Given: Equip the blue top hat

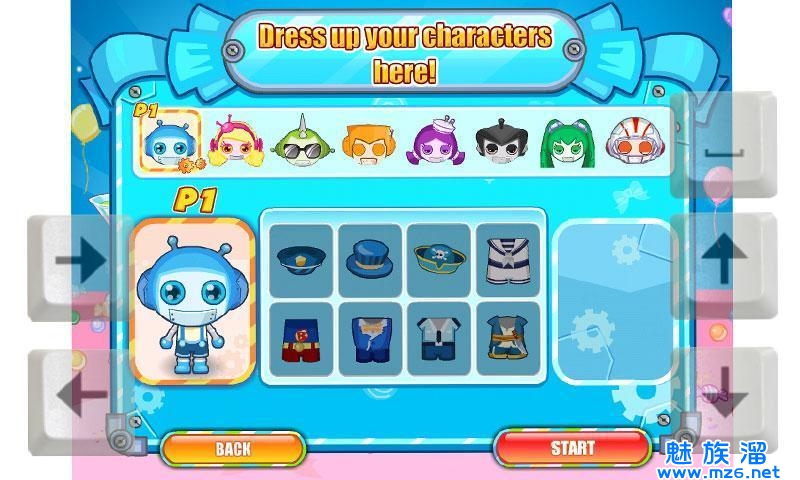Looking at the screenshot, I should (x=370, y=260).
